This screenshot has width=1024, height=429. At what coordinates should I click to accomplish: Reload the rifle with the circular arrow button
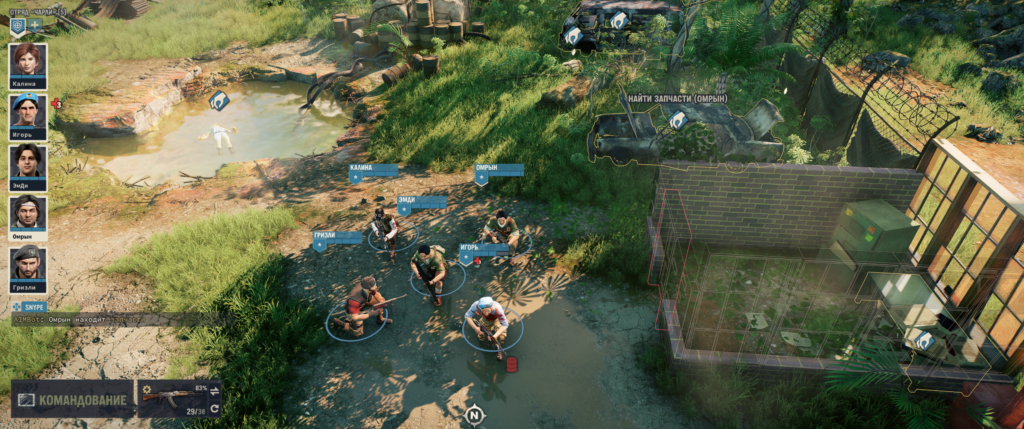click(215, 408)
